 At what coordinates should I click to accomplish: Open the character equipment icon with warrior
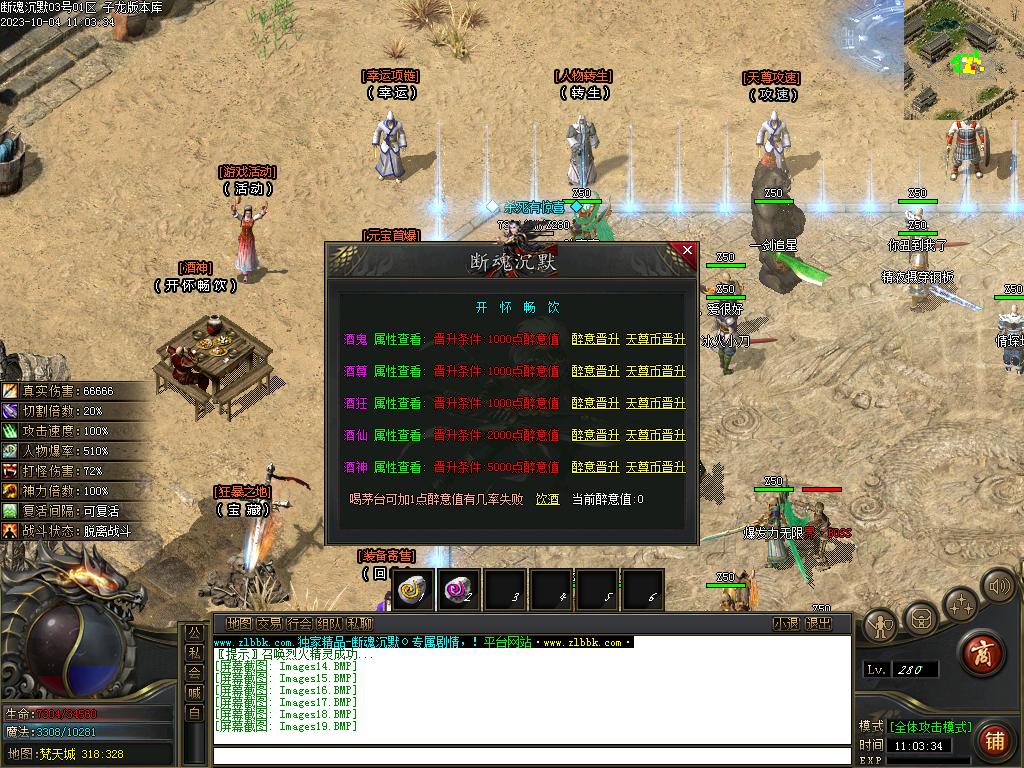(x=880, y=626)
